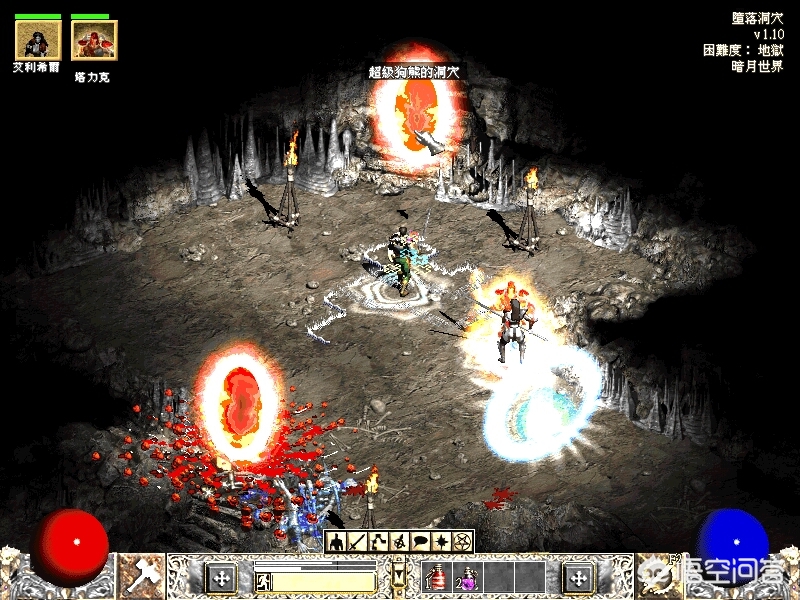Select the 塔力克 mercenary portrait
800x600 pixels.
[x=94, y=40]
